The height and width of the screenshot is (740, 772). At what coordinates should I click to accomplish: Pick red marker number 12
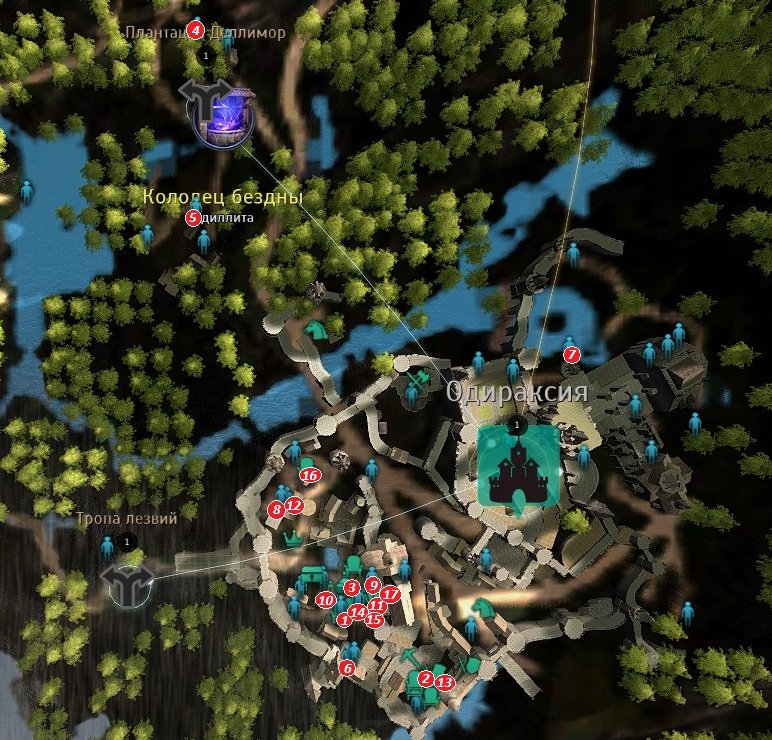click(294, 505)
